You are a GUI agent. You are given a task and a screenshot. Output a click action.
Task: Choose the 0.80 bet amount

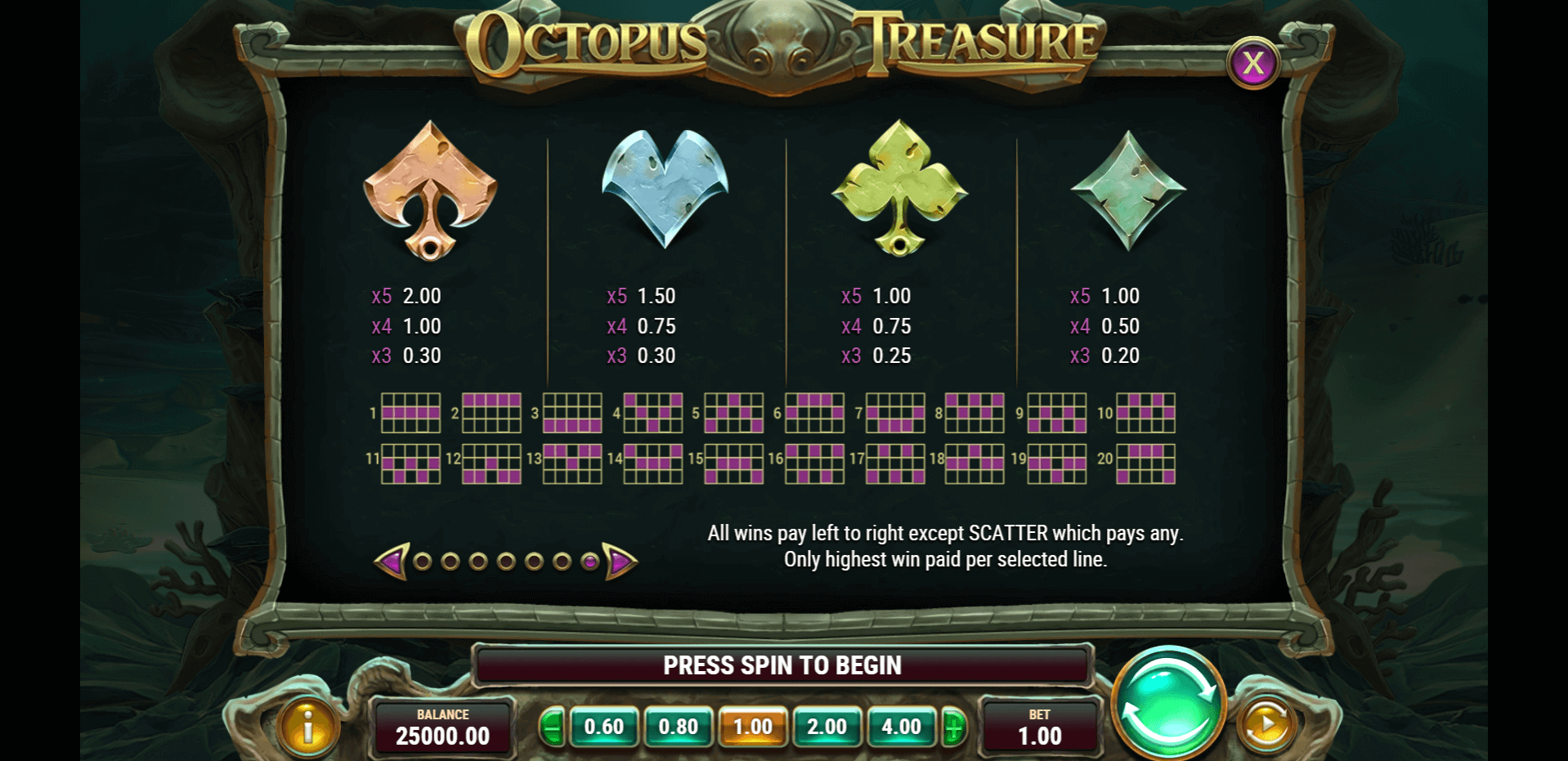678,727
